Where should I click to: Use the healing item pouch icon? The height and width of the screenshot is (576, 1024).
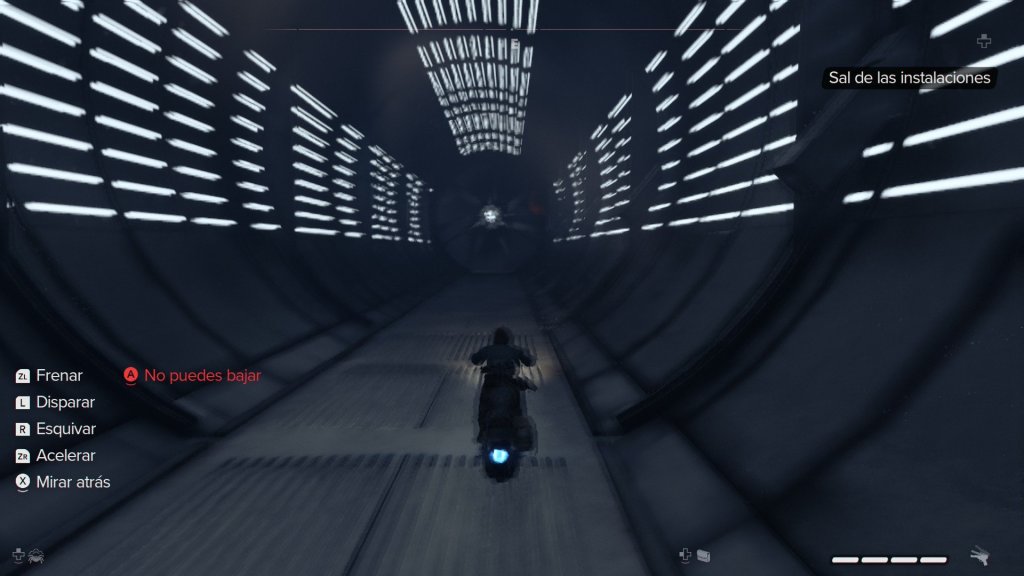[x=703, y=554]
